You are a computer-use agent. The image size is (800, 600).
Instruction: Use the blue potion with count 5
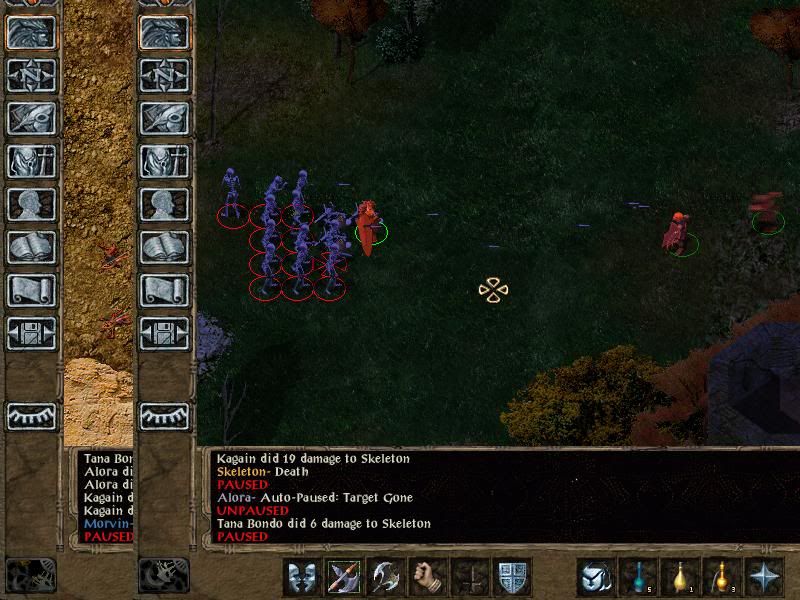[x=639, y=578]
